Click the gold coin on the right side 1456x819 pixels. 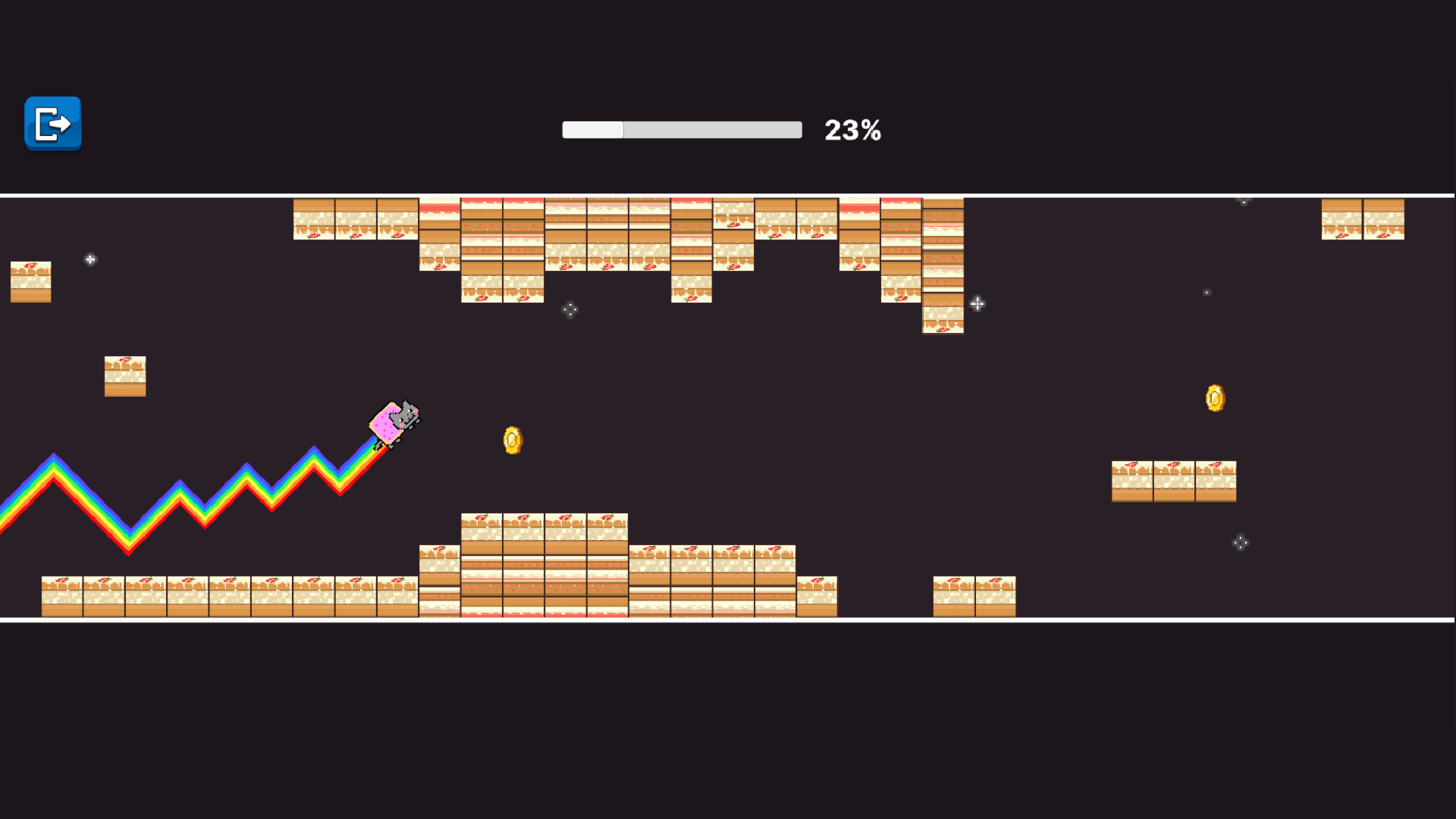click(1215, 399)
